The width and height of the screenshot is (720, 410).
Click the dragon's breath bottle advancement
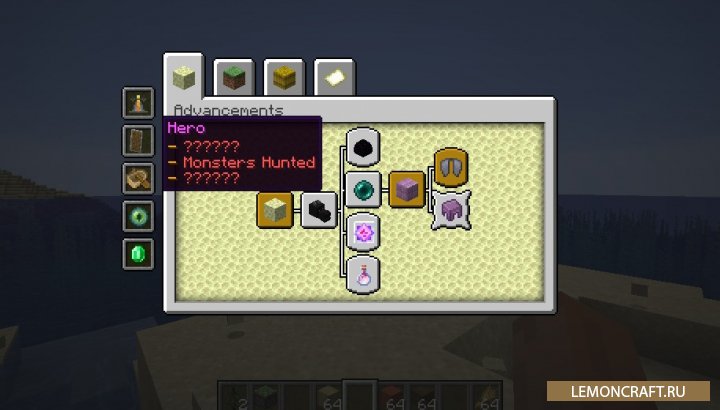click(x=362, y=274)
